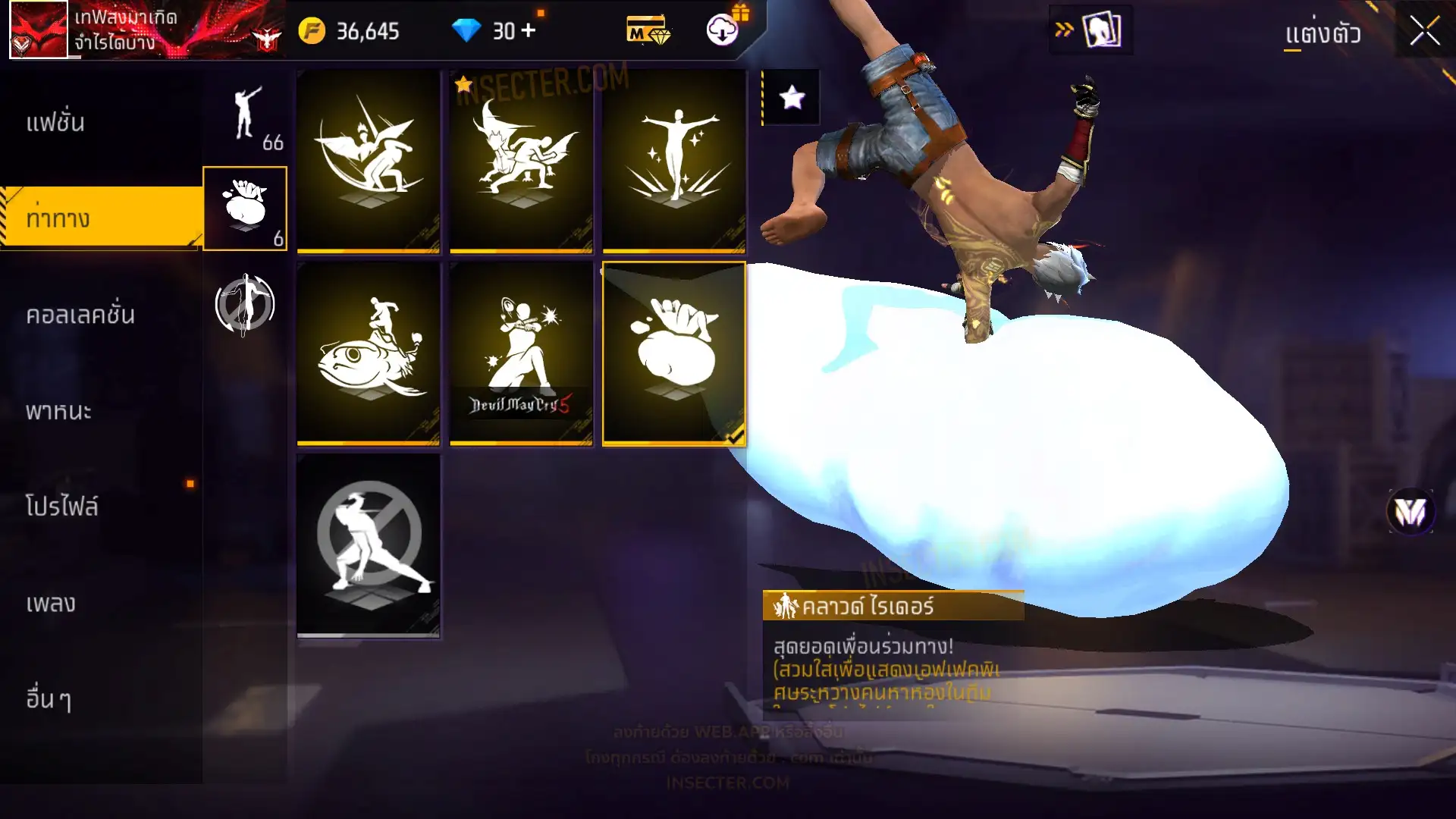Select the Cloud Rider emote tile
1456x819 pixels.
tap(674, 353)
